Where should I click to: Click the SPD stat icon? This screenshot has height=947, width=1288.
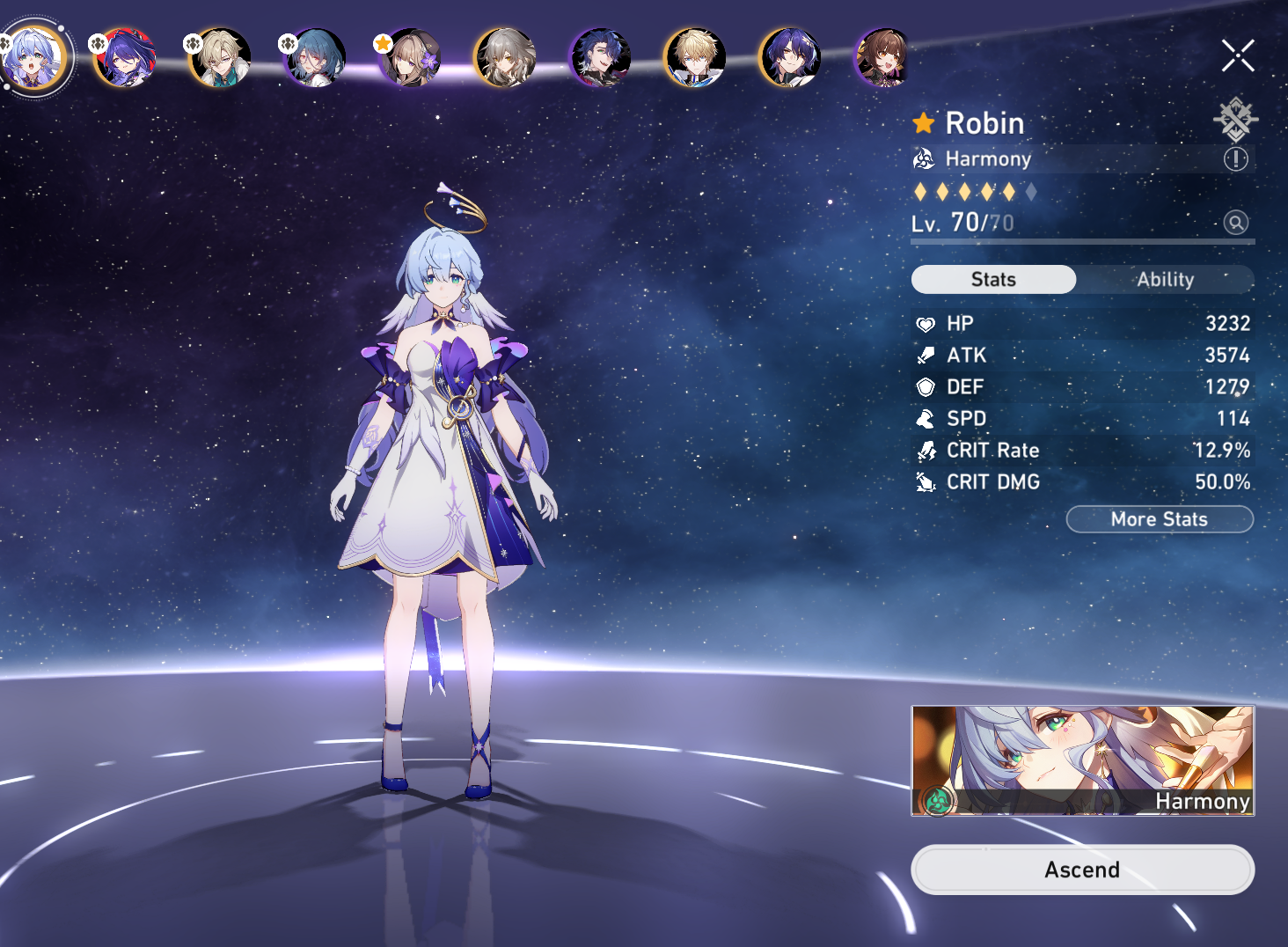point(926,418)
